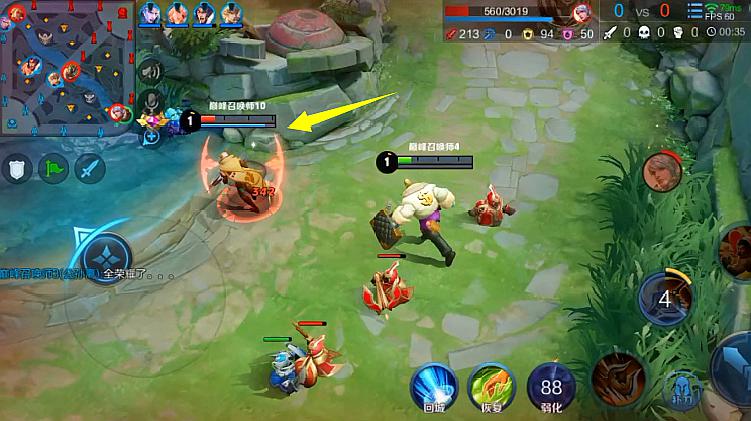
Task: Open the three-line settings menu
Action: coord(696,10)
